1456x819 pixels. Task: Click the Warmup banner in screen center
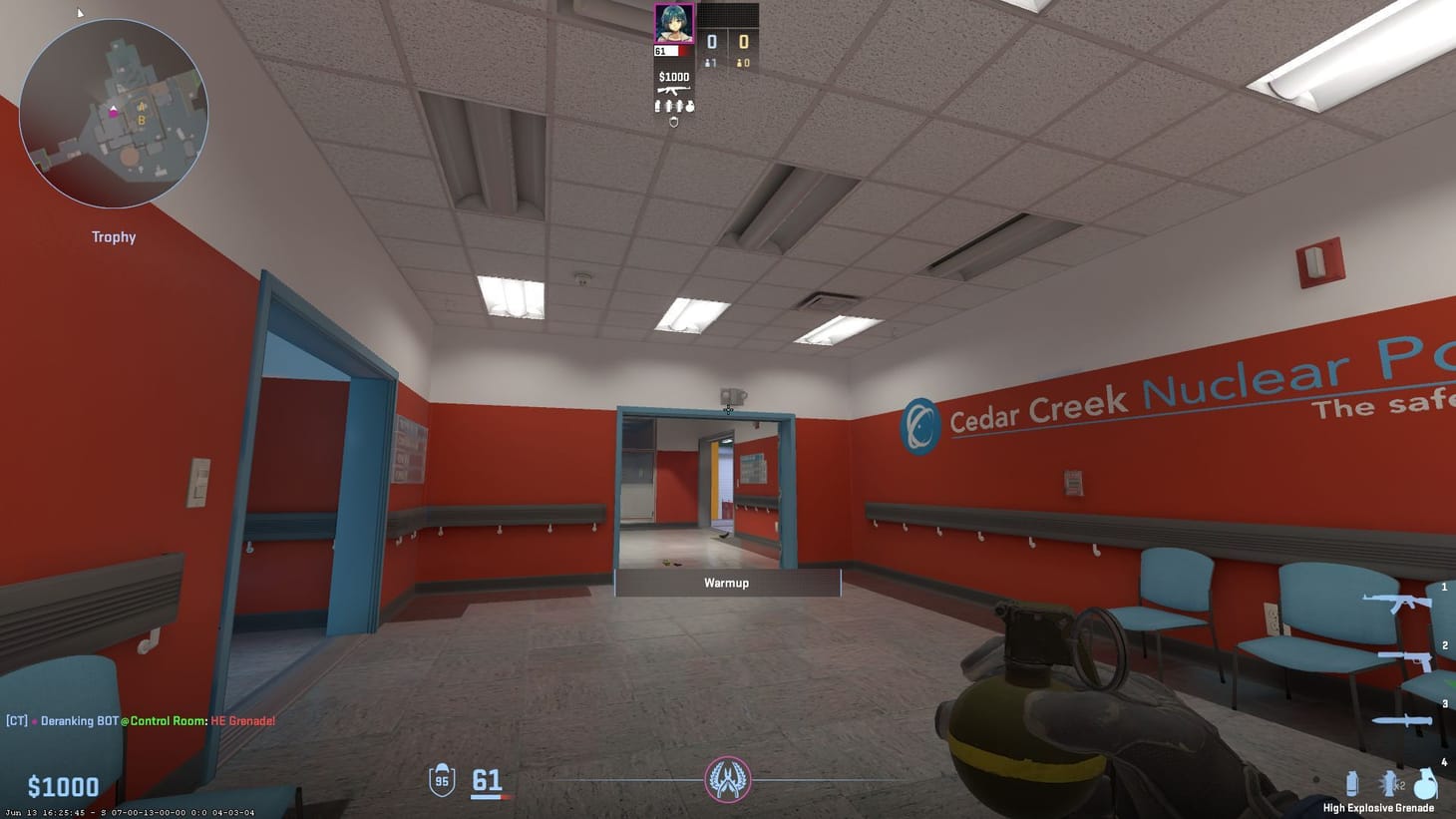point(727,583)
